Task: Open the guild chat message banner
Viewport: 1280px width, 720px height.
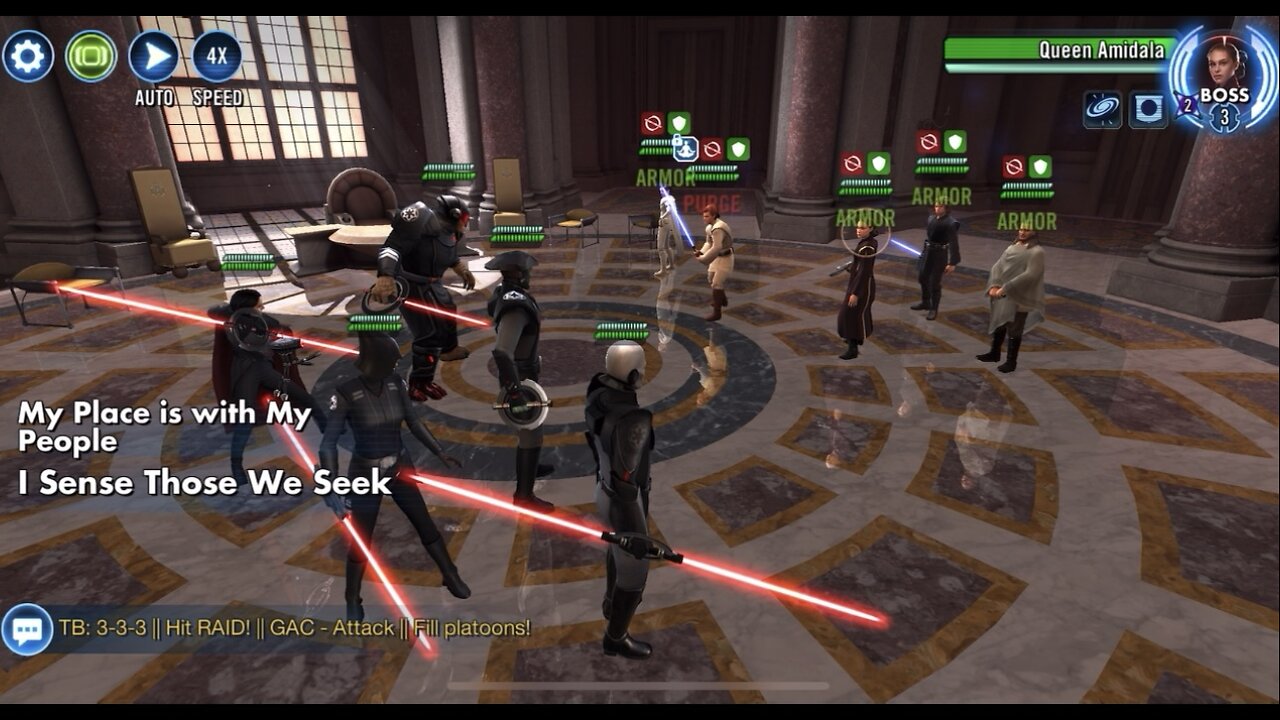Action: tap(294, 629)
